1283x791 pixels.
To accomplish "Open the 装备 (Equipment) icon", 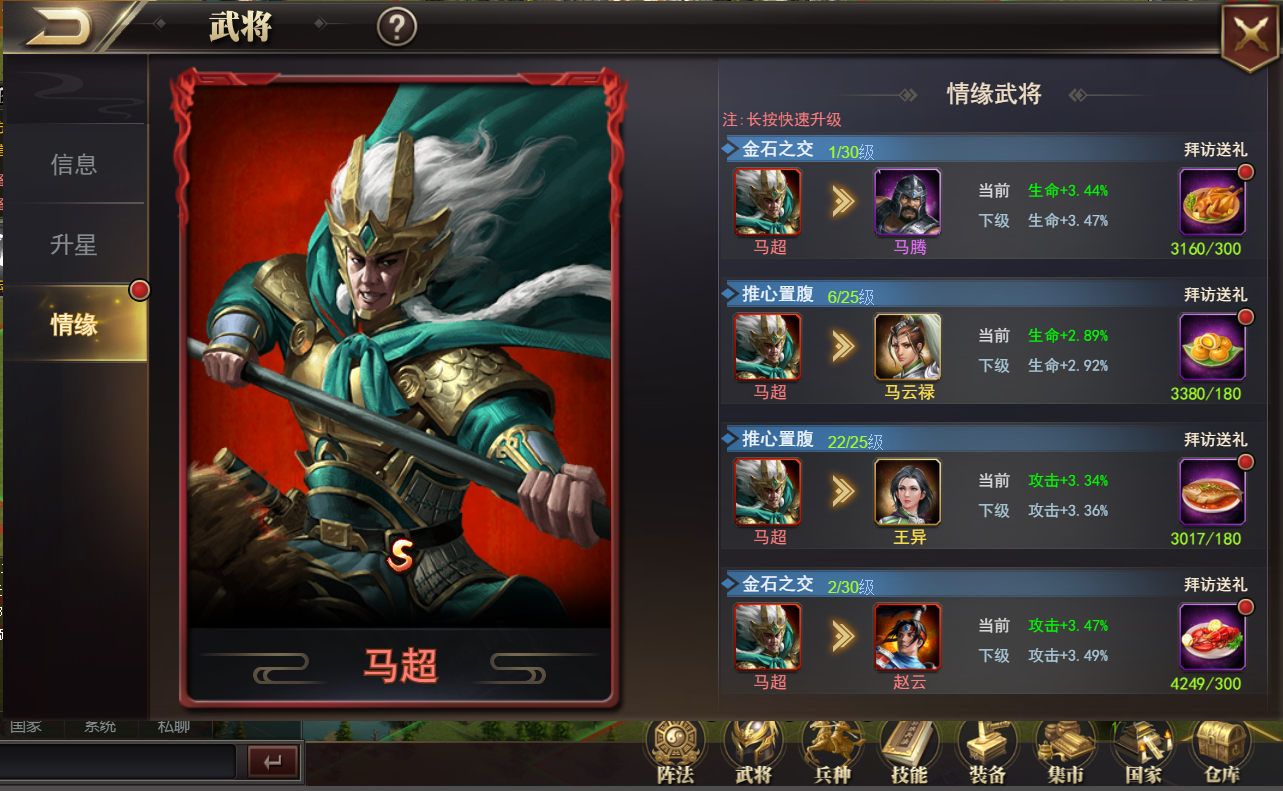I will click(986, 745).
